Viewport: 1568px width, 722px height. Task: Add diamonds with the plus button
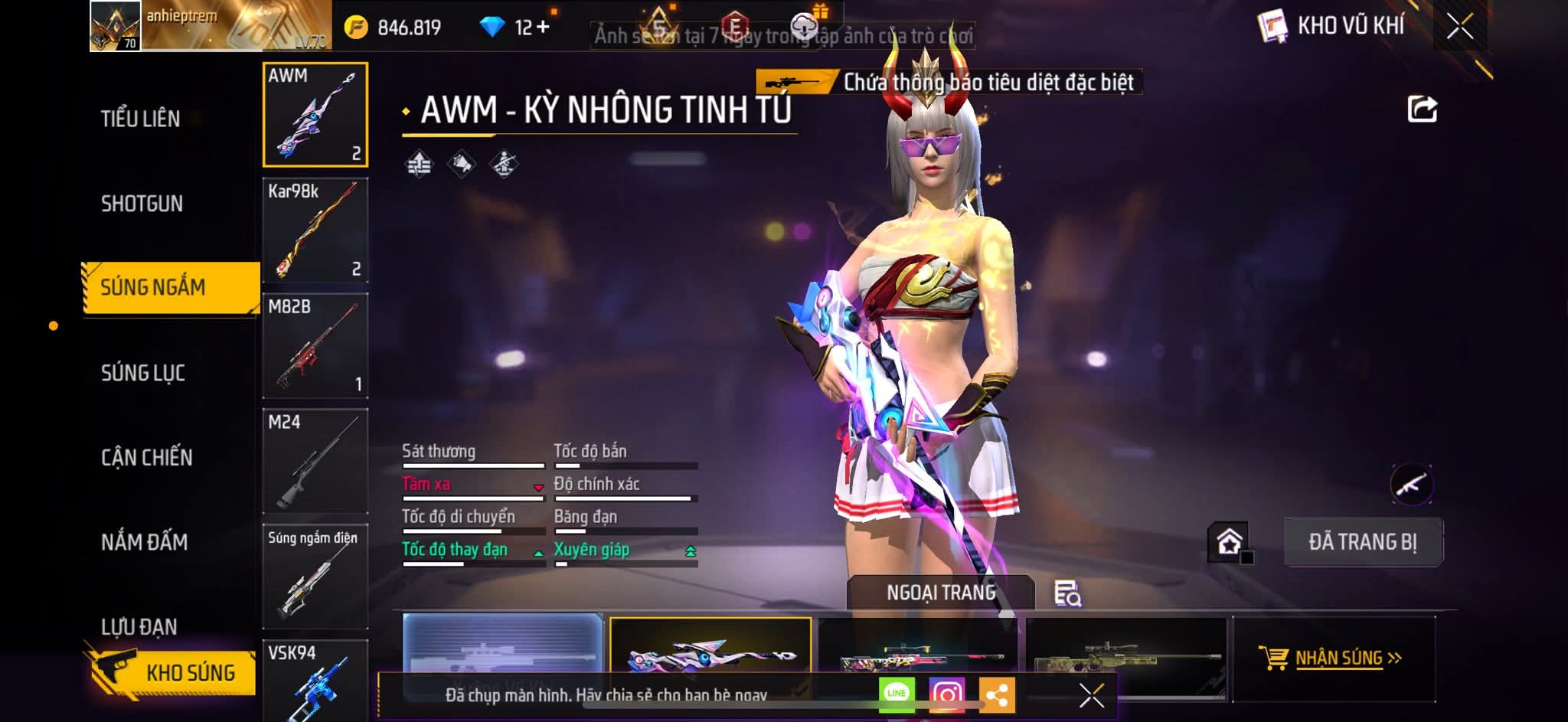pos(543,28)
